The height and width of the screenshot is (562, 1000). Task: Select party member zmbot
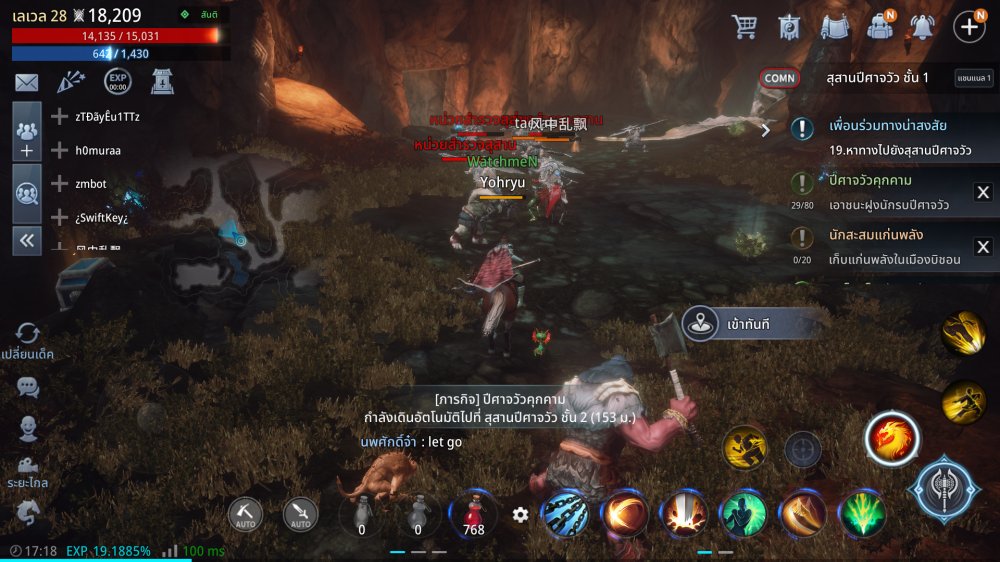90,184
